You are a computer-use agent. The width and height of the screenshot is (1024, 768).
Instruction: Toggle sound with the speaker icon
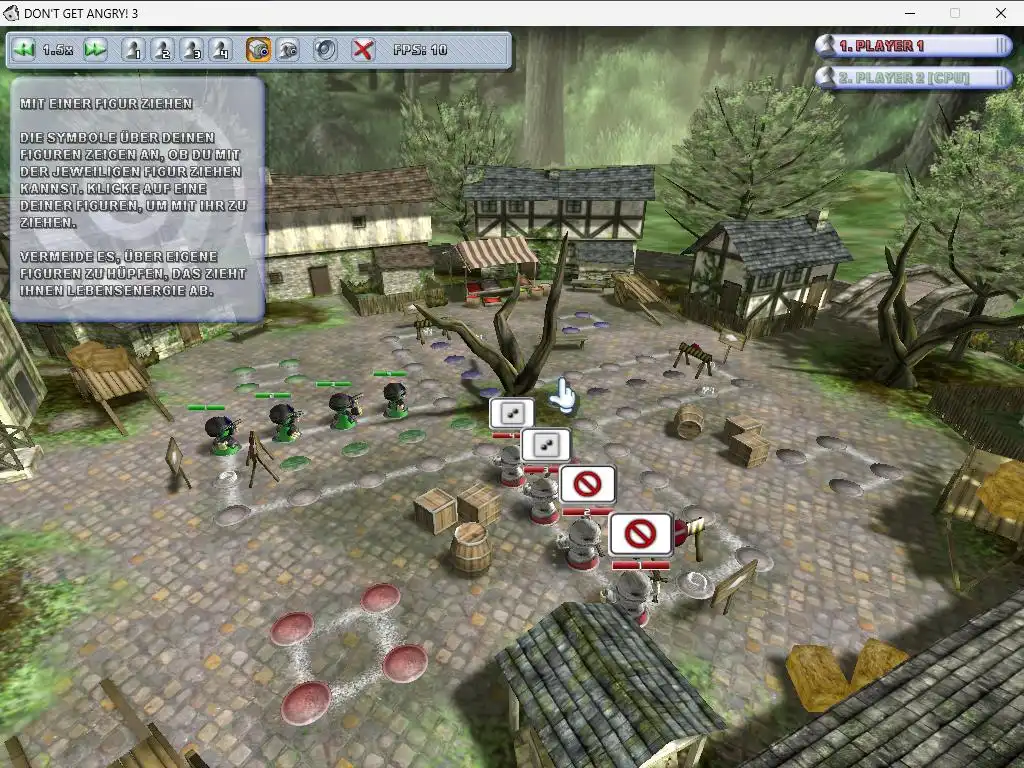click(x=325, y=49)
